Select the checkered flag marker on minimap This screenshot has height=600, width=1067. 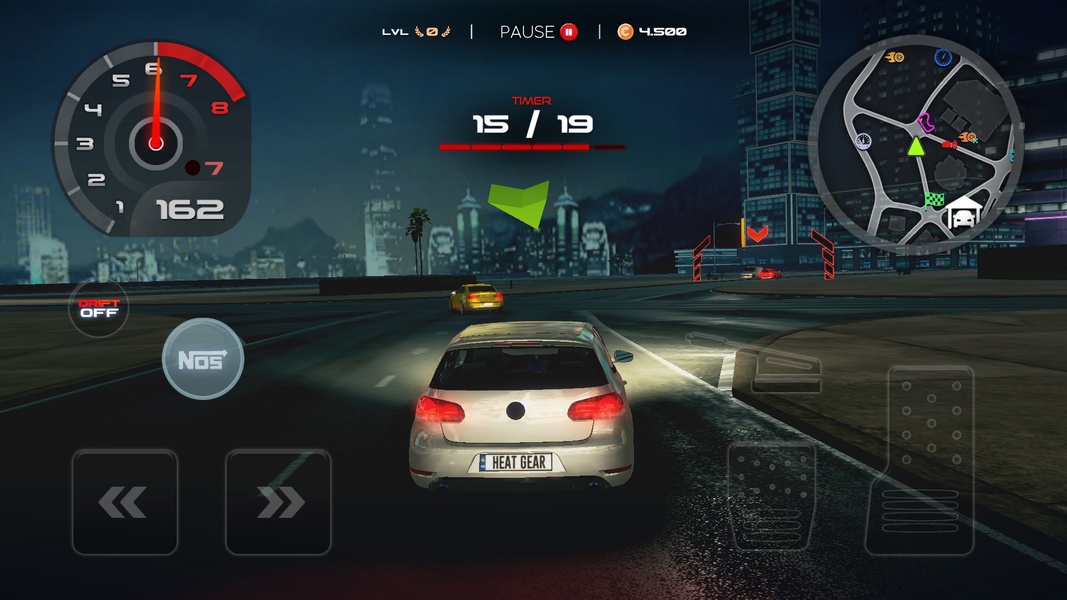click(x=934, y=199)
